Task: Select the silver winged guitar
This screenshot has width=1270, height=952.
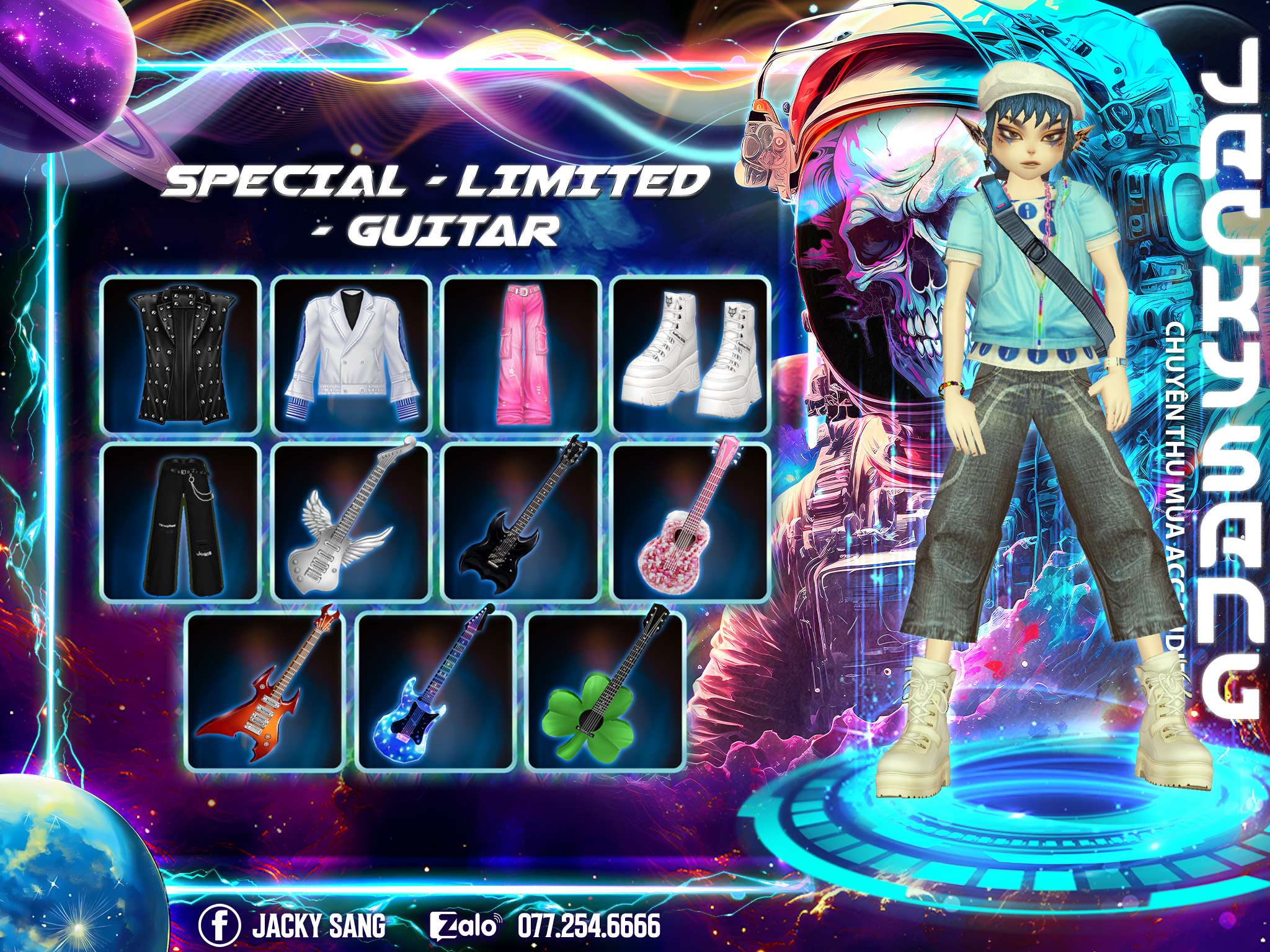Action: (x=352, y=522)
